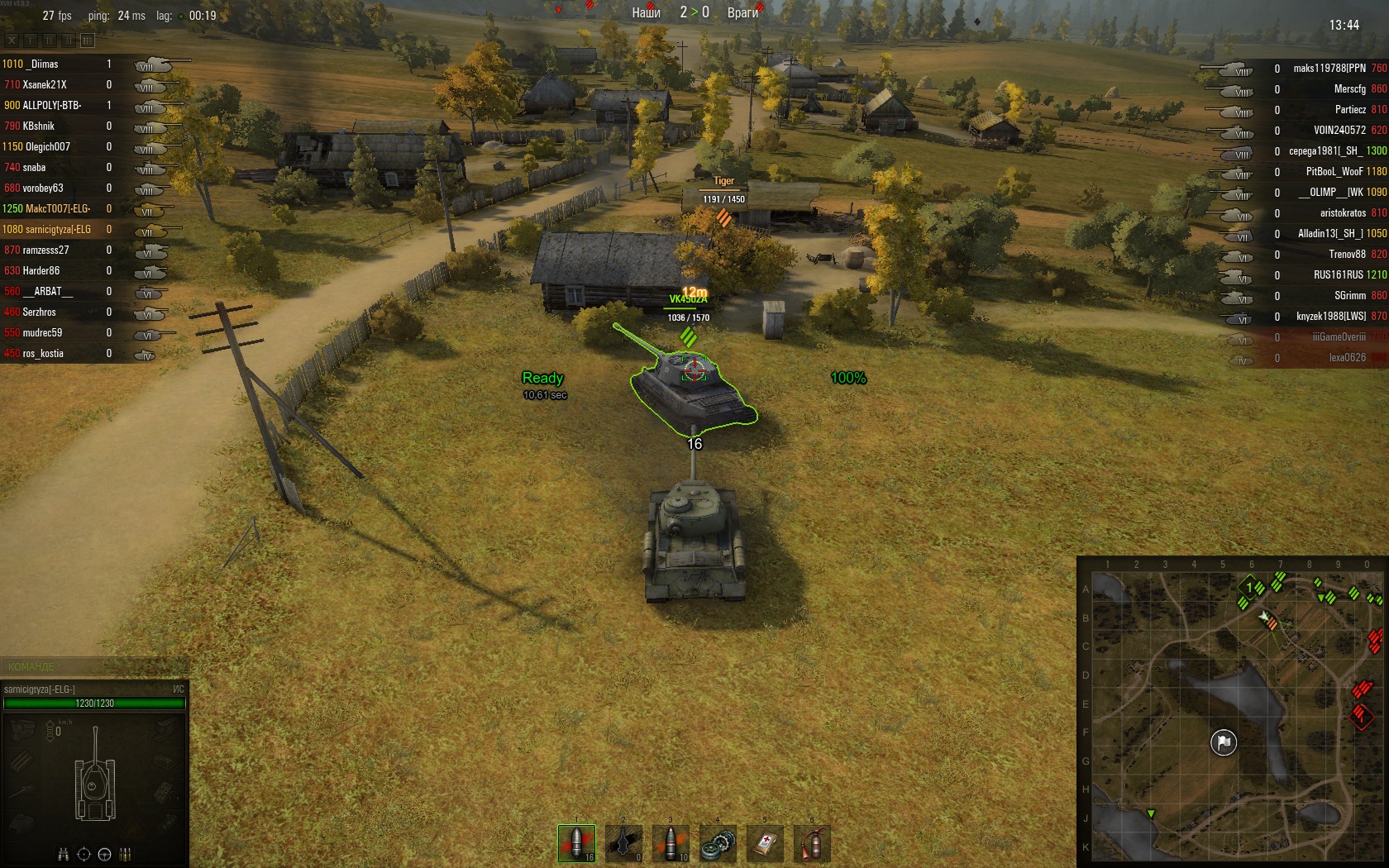
Task: Select enemy maks119788[PPN in the enemy list
Action: coord(1329,69)
